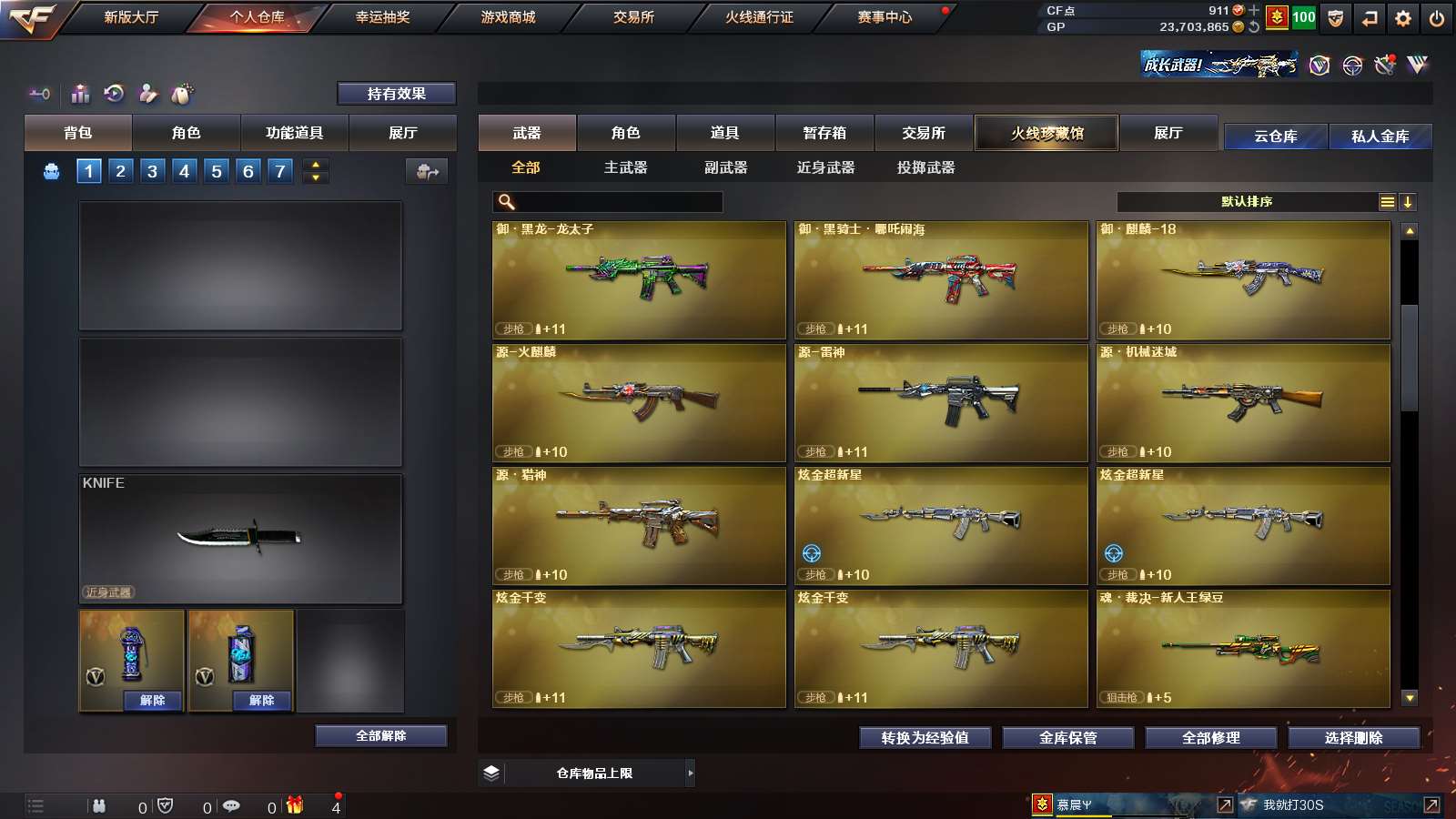The width and height of the screenshot is (1456, 819).
Task: Select the equipped KNIFE slot
Action: (x=240, y=539)
